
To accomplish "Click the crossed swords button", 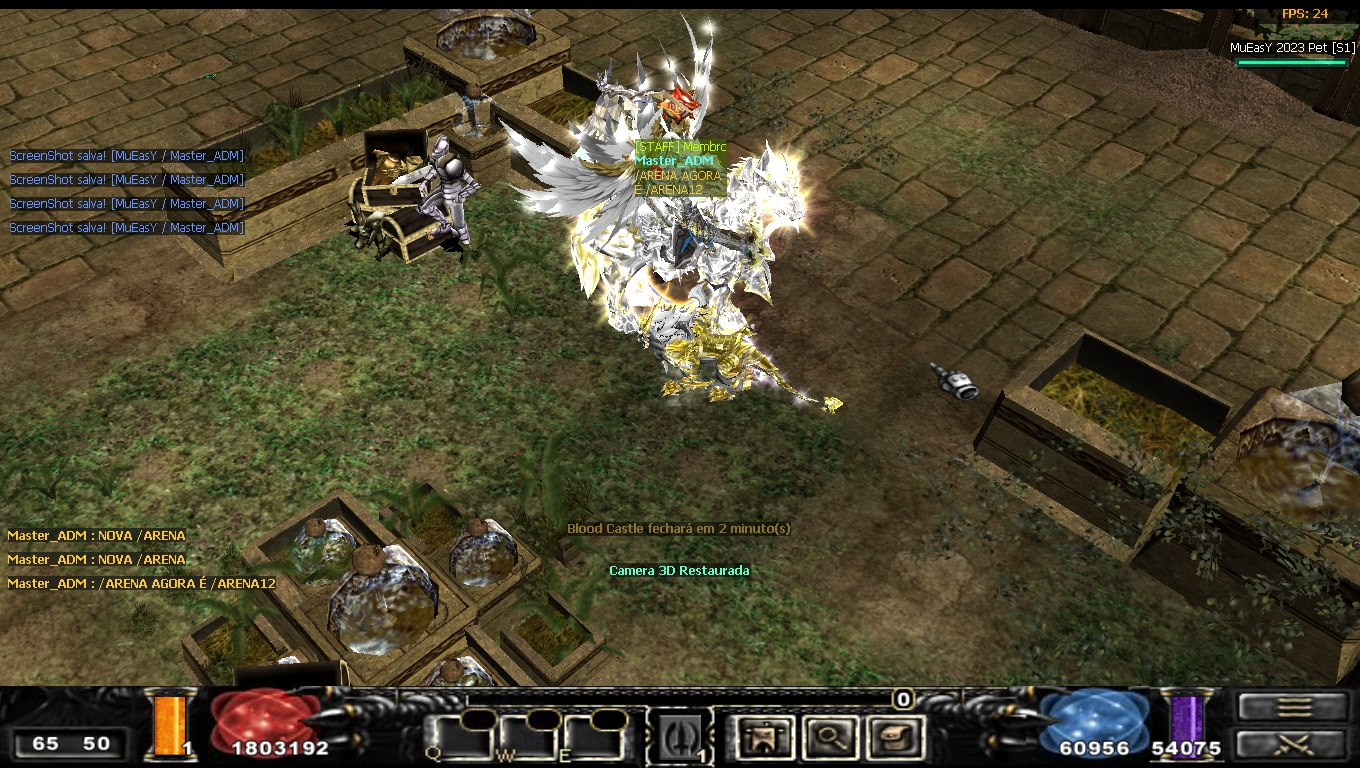I will click(1293, 744).
